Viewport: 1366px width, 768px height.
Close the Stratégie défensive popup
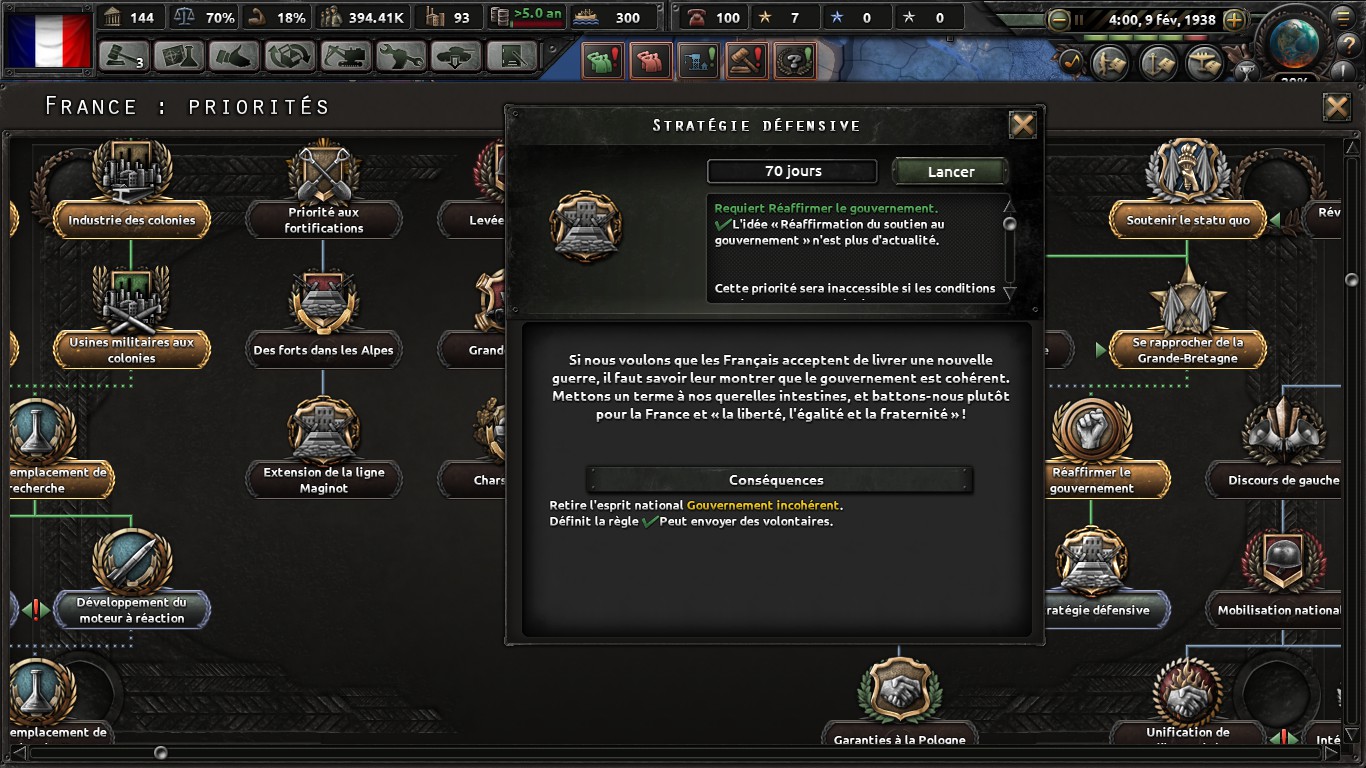[1022, 125]
